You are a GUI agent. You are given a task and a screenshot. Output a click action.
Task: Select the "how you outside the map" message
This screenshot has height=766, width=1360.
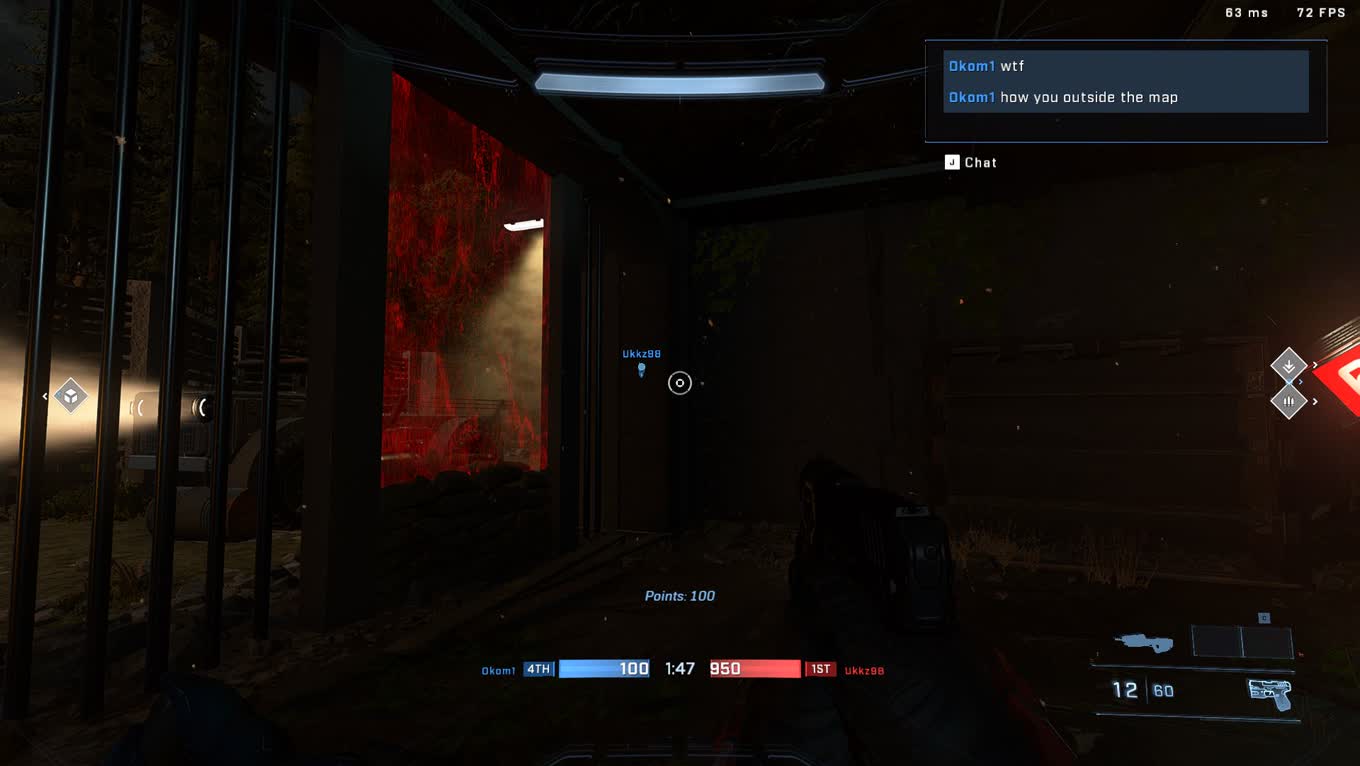(x=1062, y=97)
